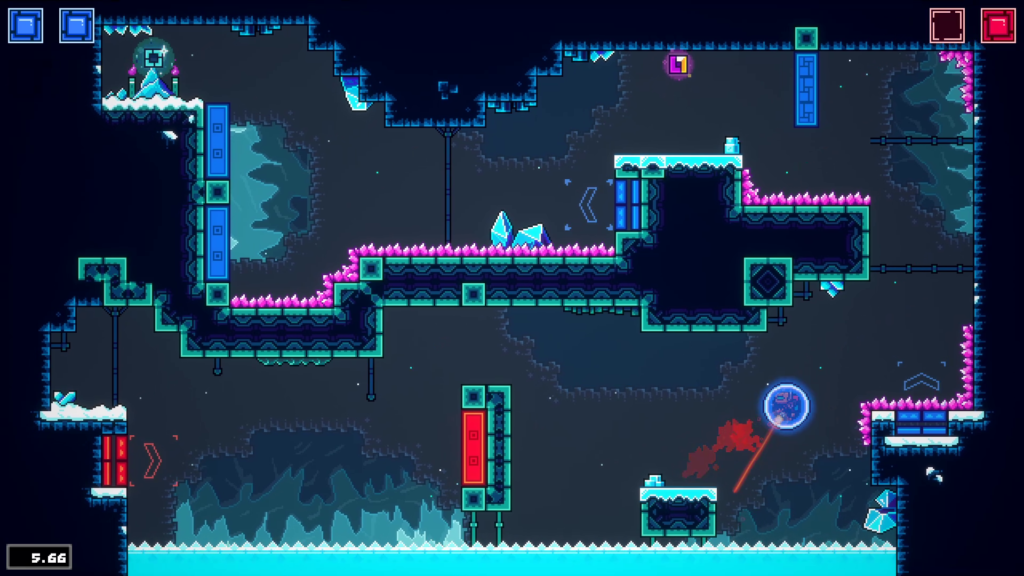Click the filled bright red square HUD icon
Screen dimensions: 1024x576
click(x=997, y=25)
